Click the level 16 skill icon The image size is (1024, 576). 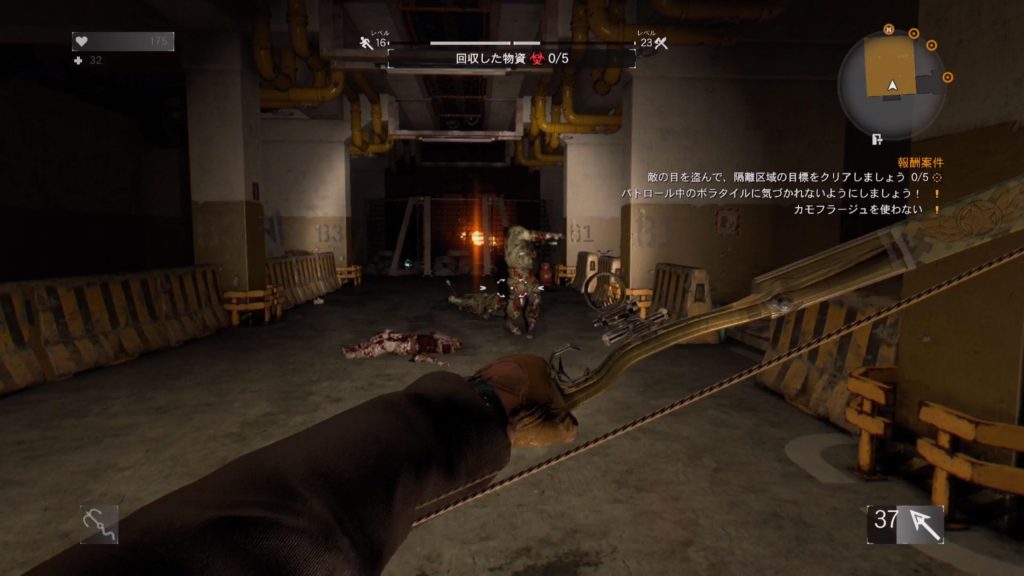point(367,43)
